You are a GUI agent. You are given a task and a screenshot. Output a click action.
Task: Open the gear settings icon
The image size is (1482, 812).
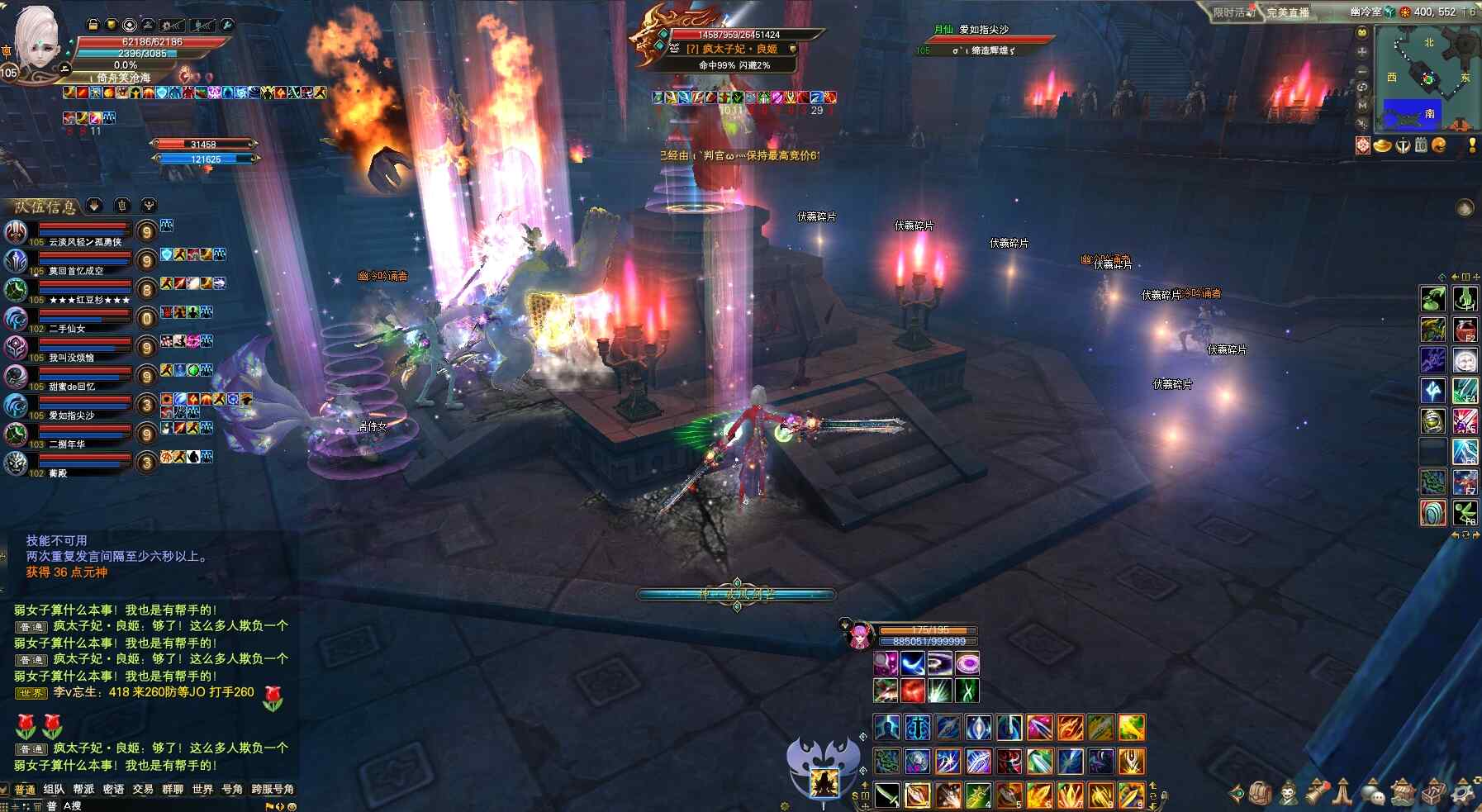pos(1463,793)
